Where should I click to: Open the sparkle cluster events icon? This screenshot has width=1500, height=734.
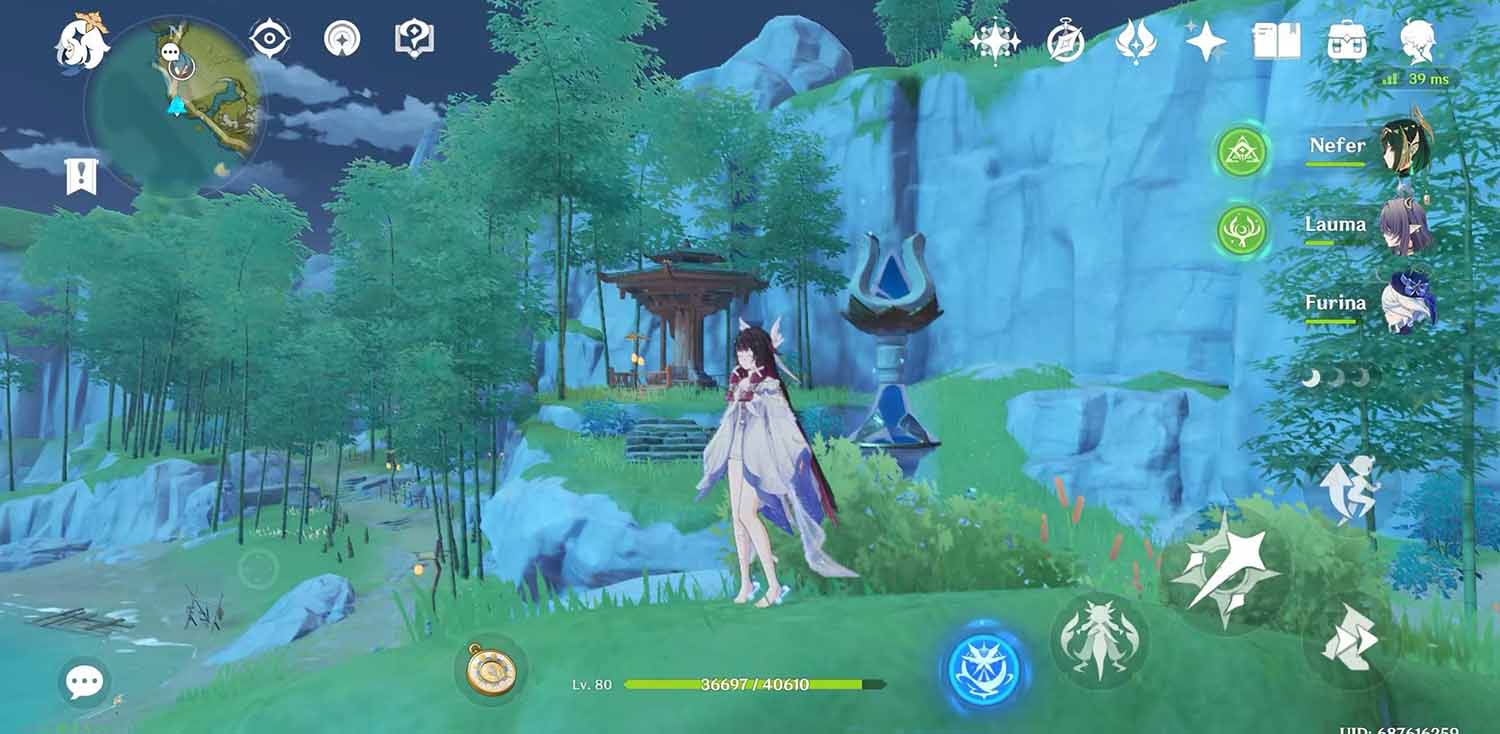click(x=995, y=41)
